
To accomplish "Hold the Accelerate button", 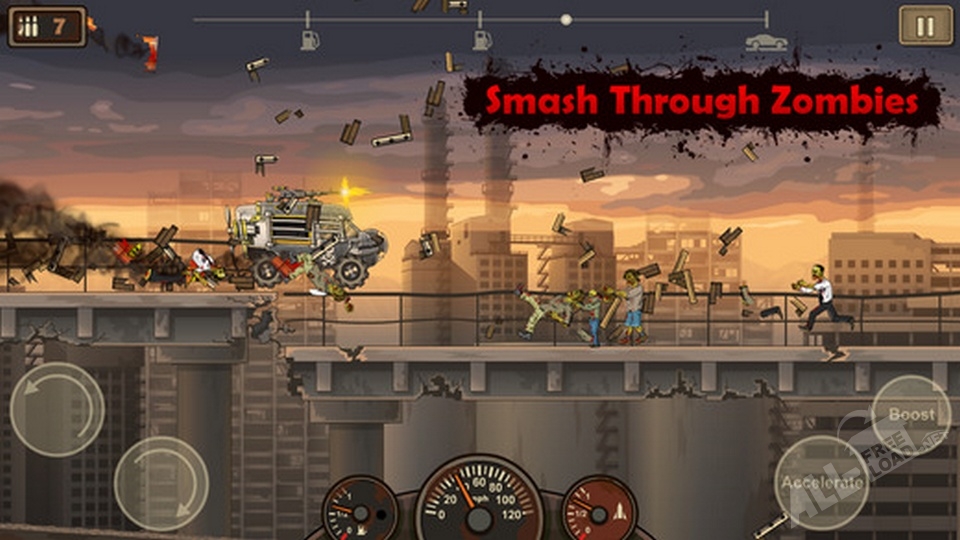I will 822,482.
